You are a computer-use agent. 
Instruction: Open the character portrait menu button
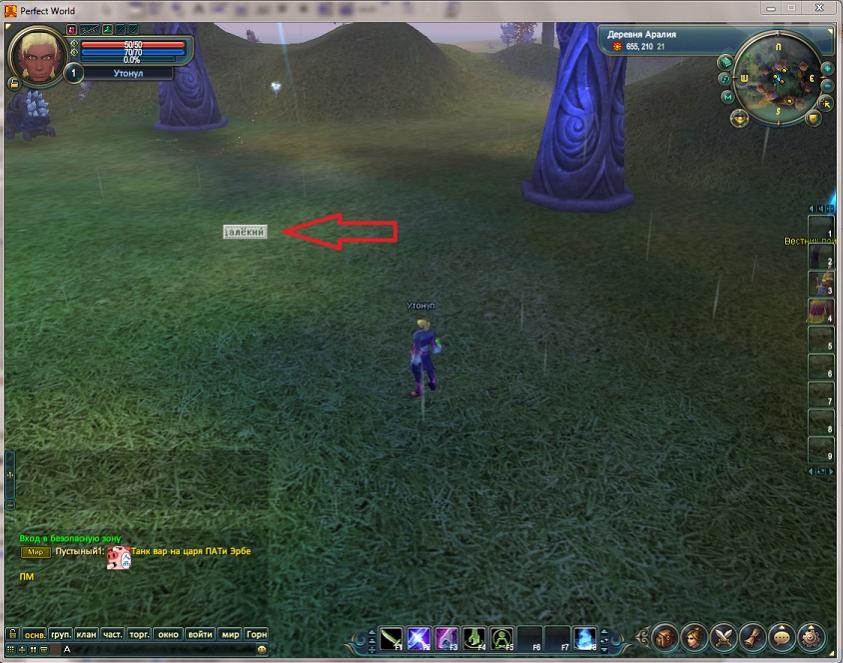coord(694,636)
